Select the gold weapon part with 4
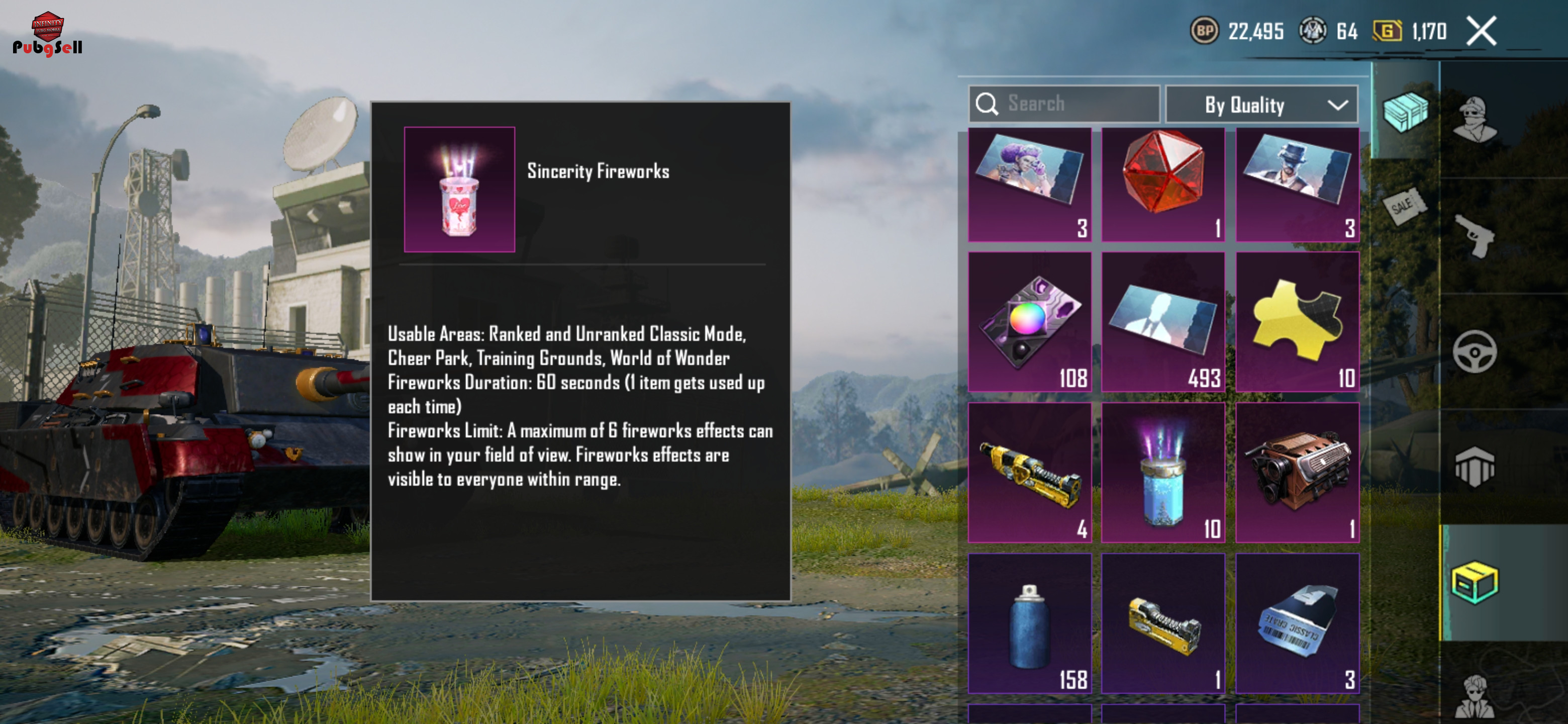 (1029, 472)
